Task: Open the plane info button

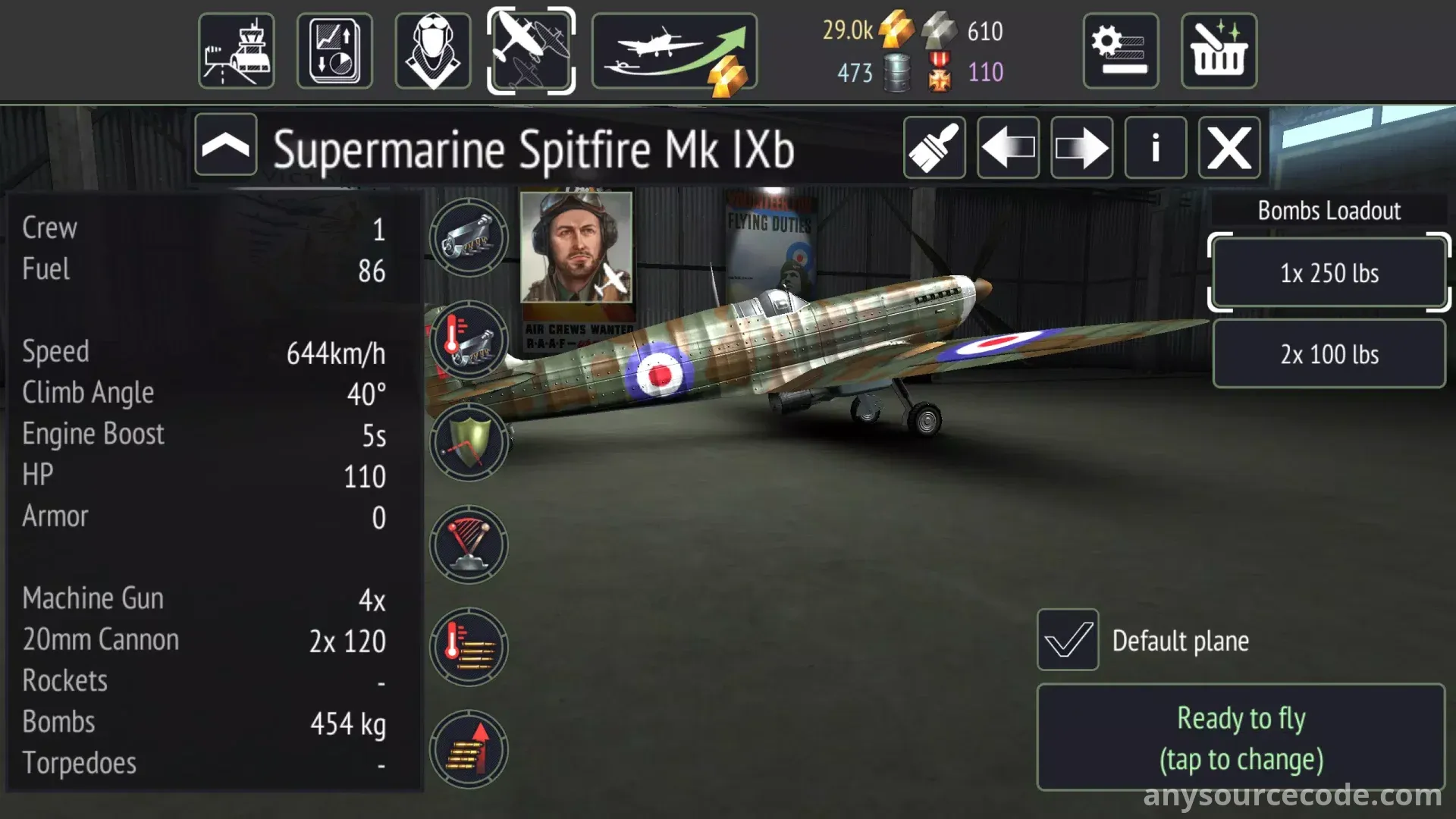Action: (1155, 148)
